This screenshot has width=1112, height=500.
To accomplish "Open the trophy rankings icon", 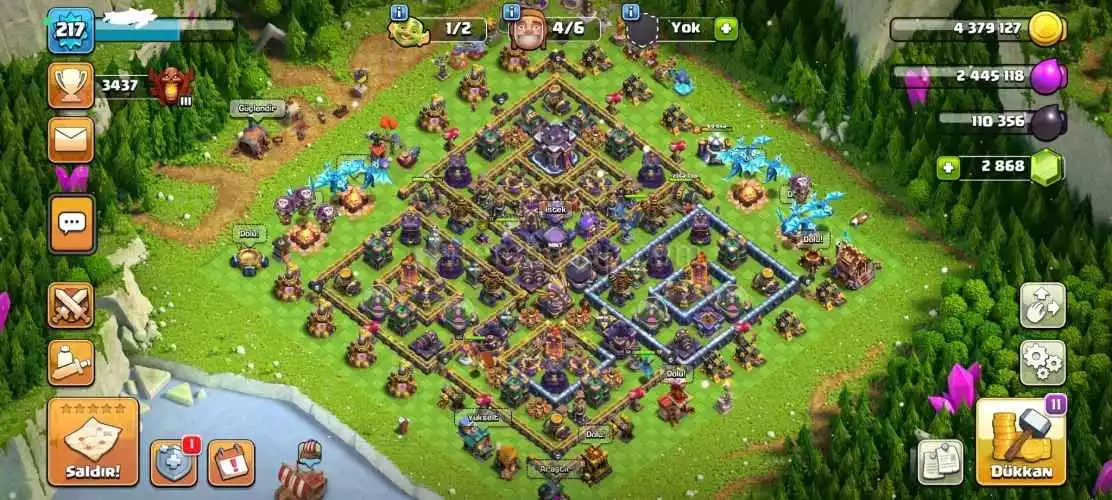I will point(71,85).
